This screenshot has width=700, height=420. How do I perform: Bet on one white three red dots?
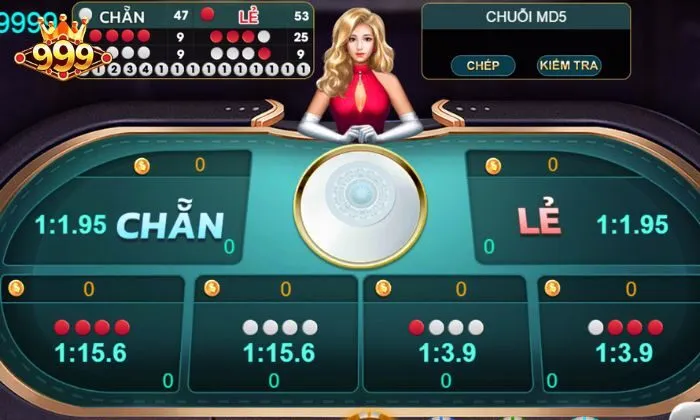coord(621,342)
